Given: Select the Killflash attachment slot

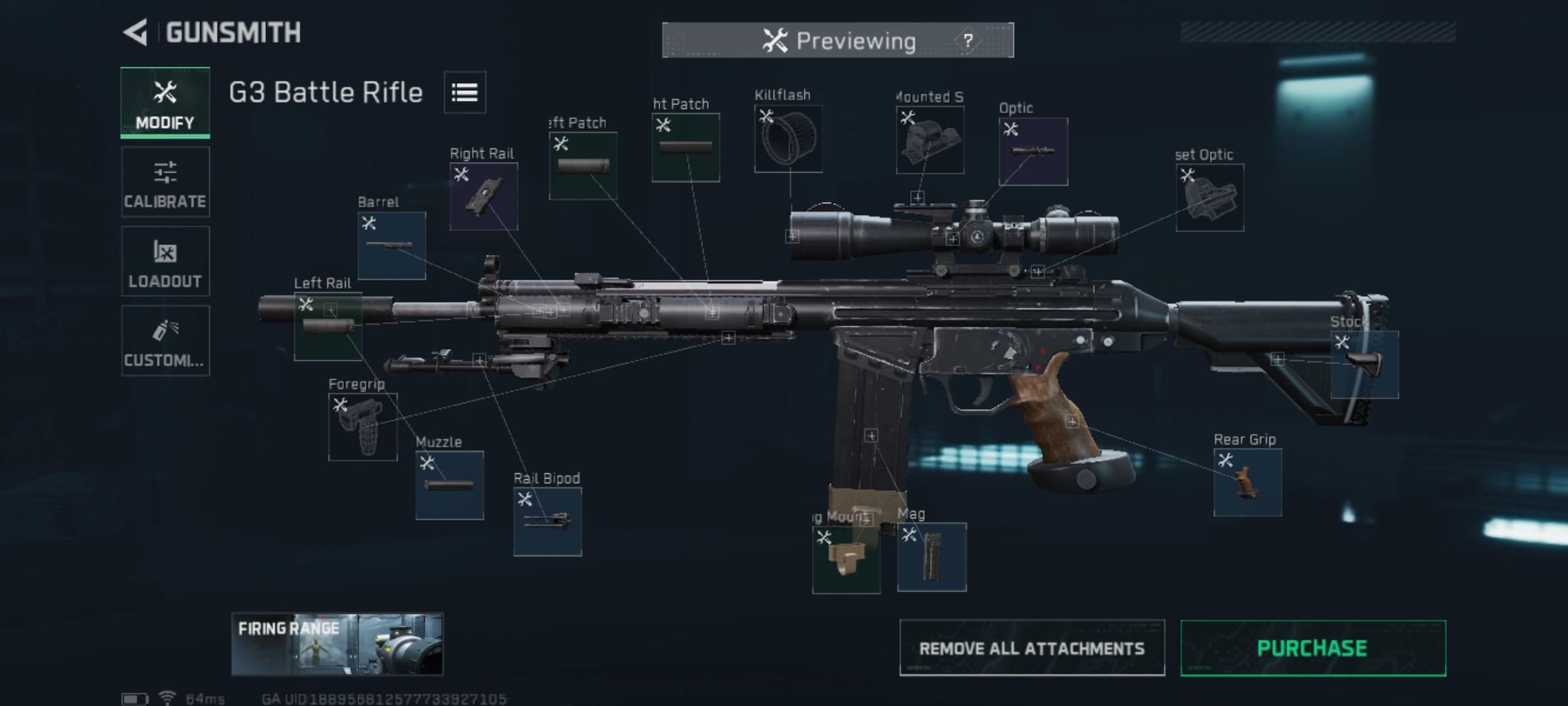Looking at the screenshot, I should click(x=788, y=139).
